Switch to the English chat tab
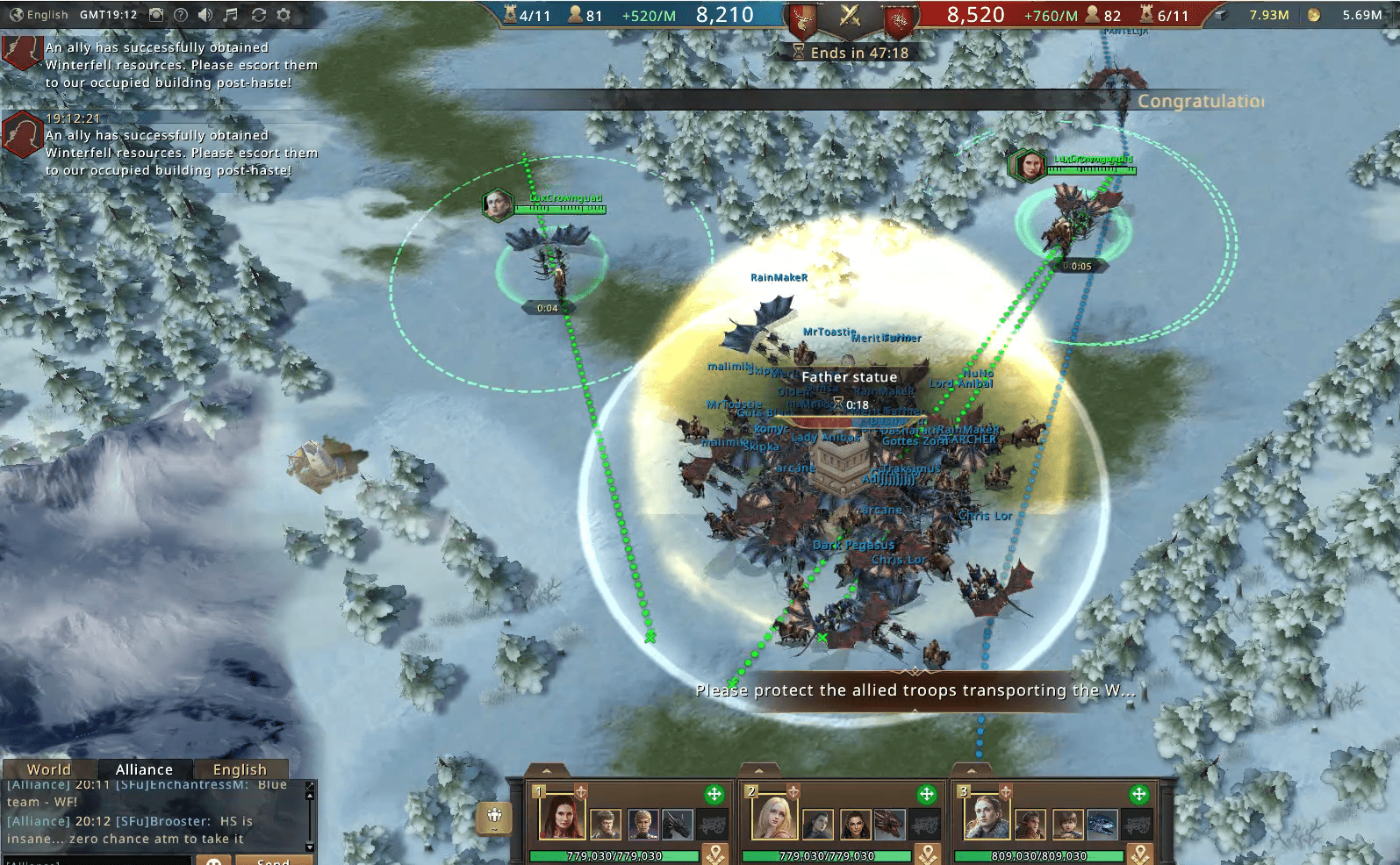1400x865 pixels. coord(240,769)
